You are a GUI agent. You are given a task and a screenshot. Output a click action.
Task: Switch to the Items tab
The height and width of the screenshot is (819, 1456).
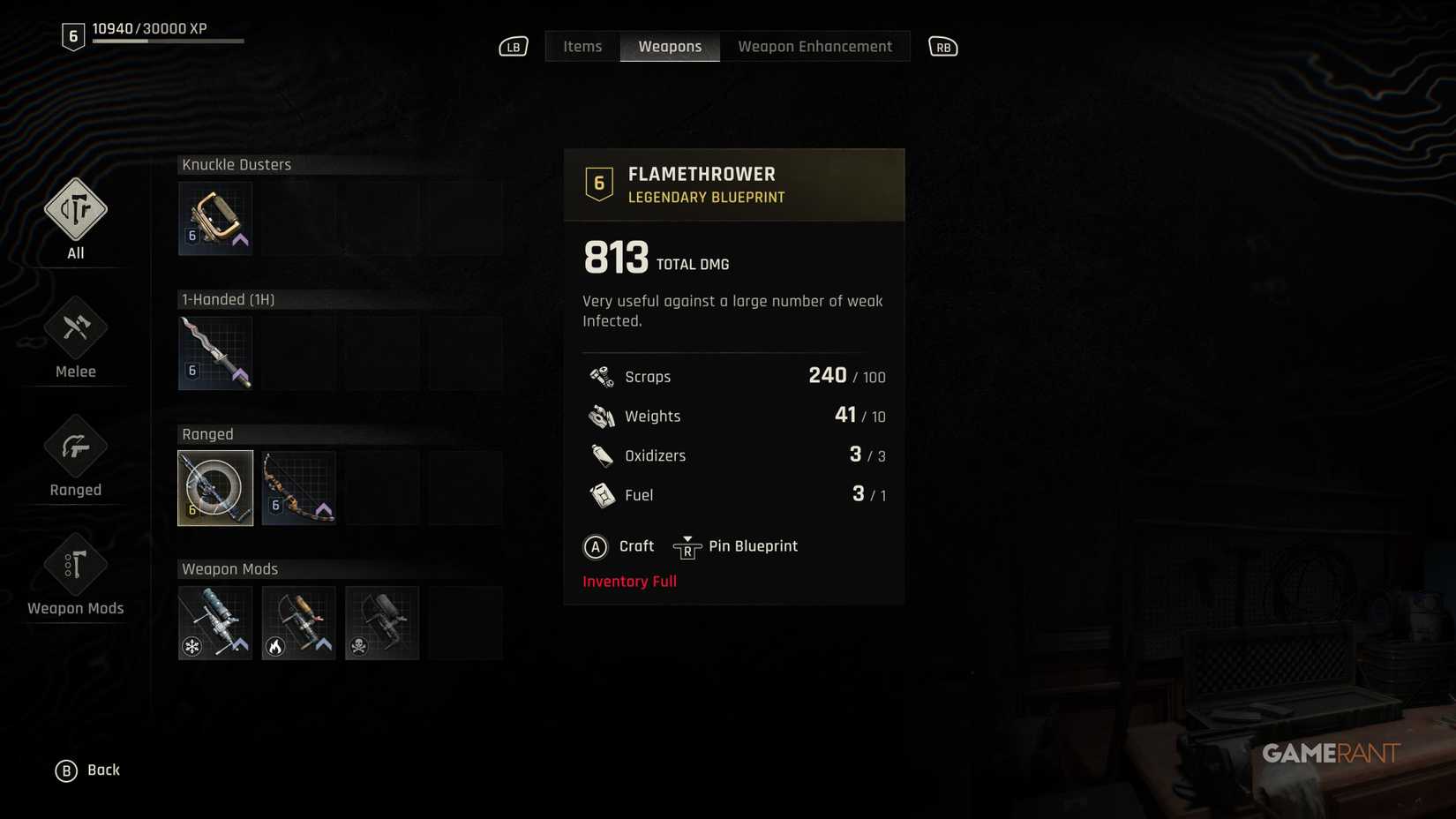tap(582, 46)
